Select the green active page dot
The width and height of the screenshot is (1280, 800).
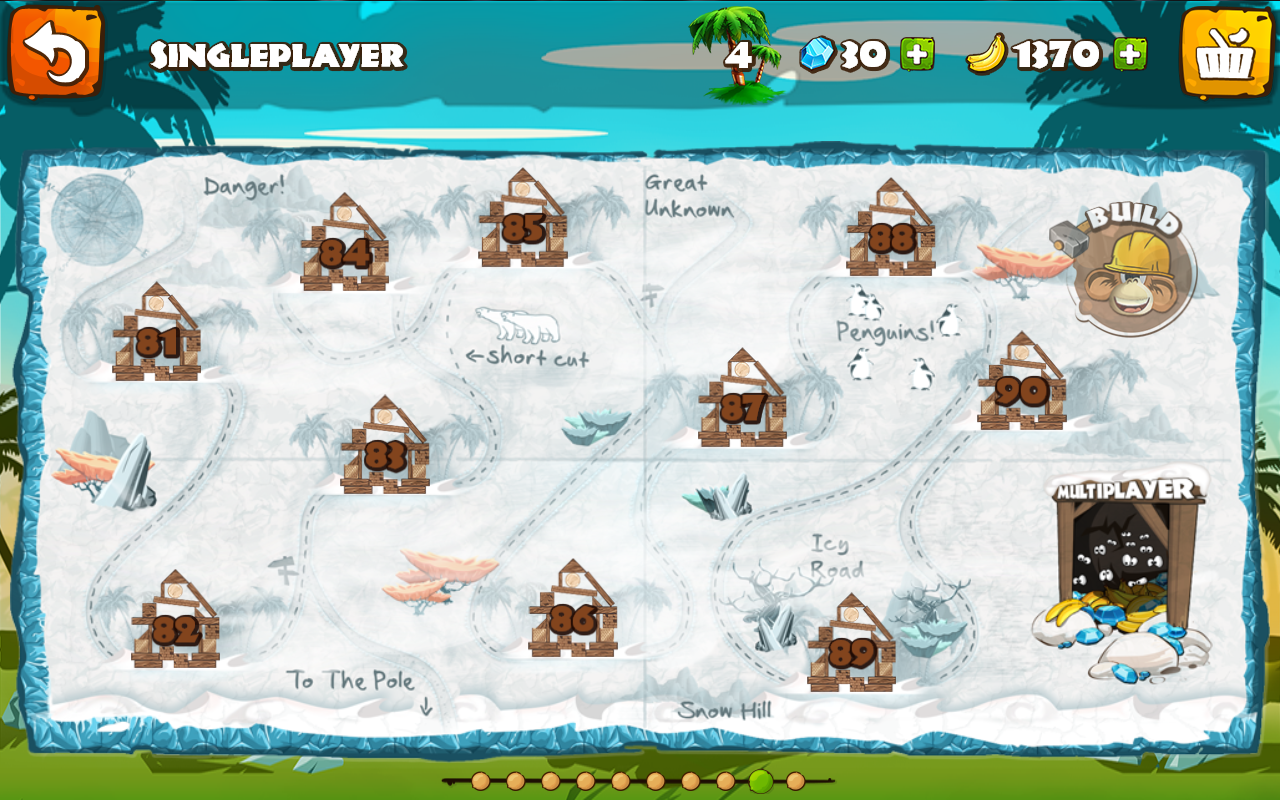[x=762, y=781]
